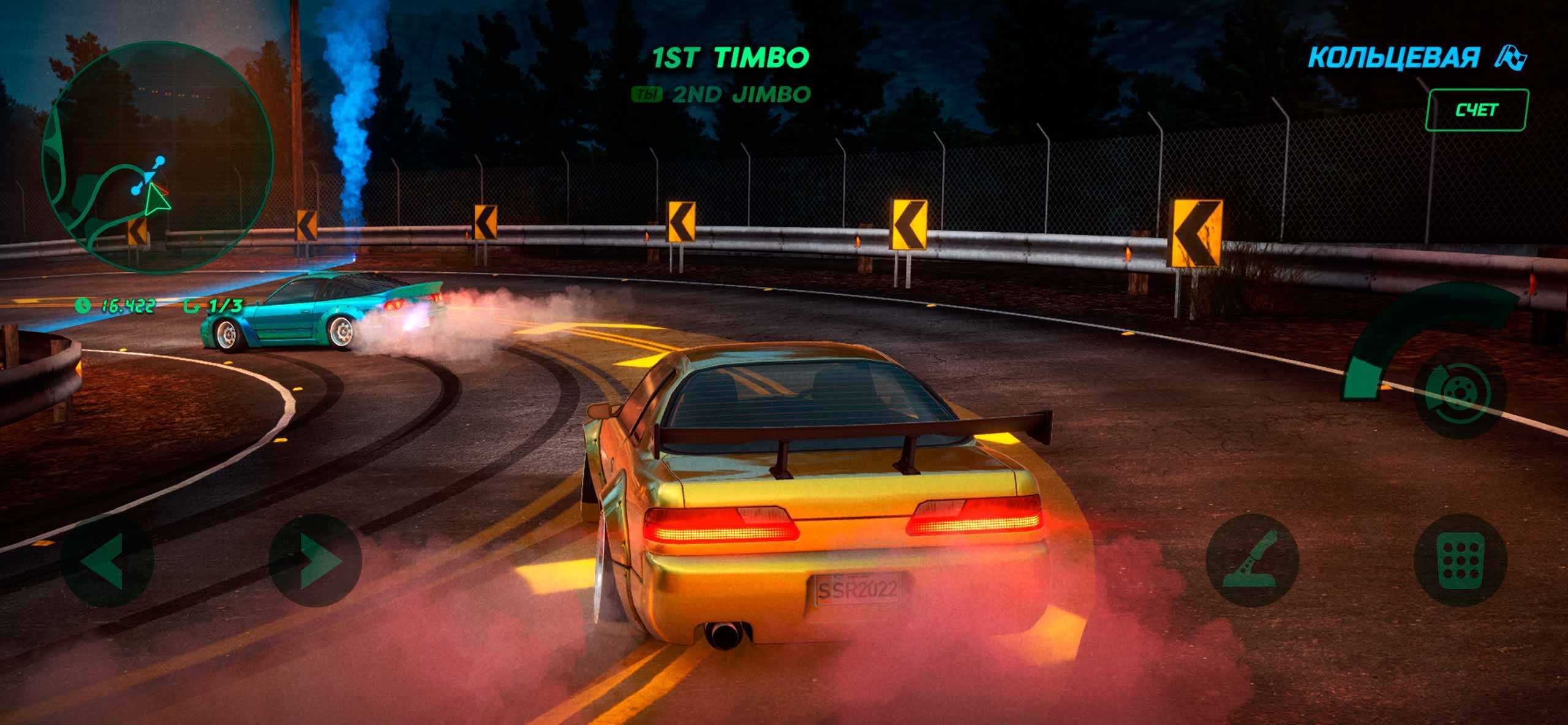This screenshot has height=725, width=1568.
Task: Click the circular track minimap
Action: 157,156
